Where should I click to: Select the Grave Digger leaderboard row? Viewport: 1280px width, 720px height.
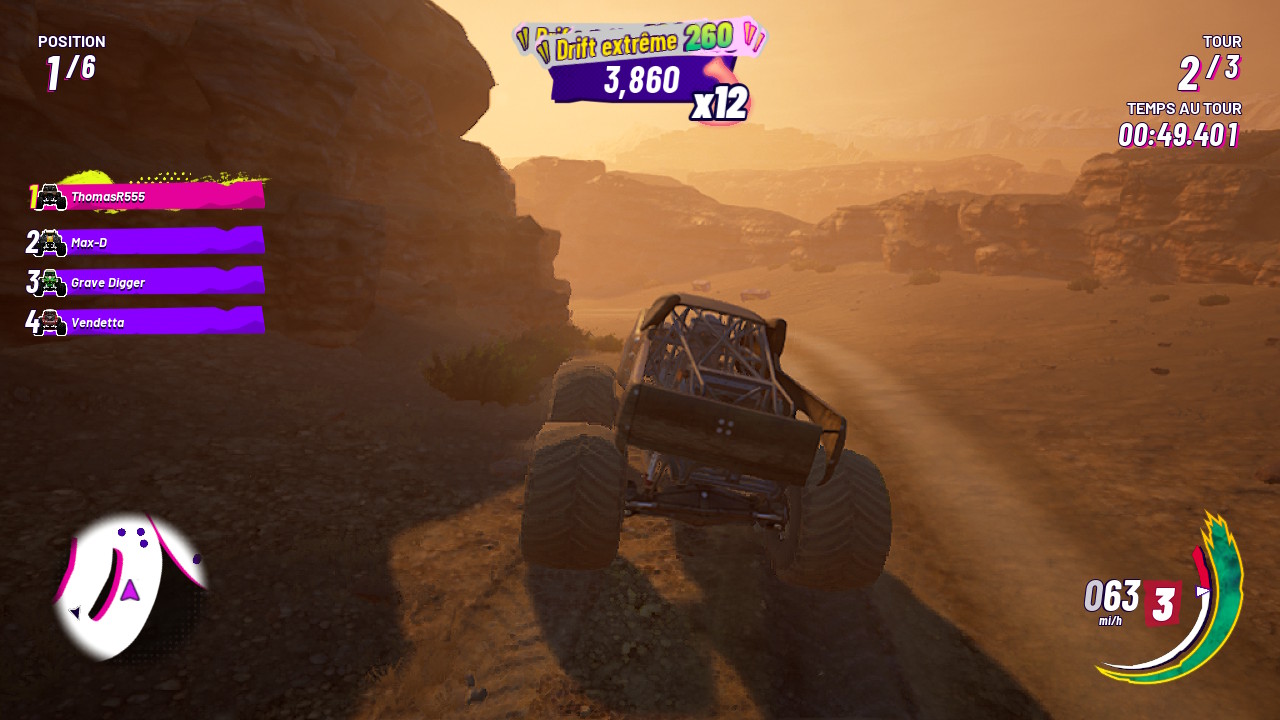(x=150, y=282)
